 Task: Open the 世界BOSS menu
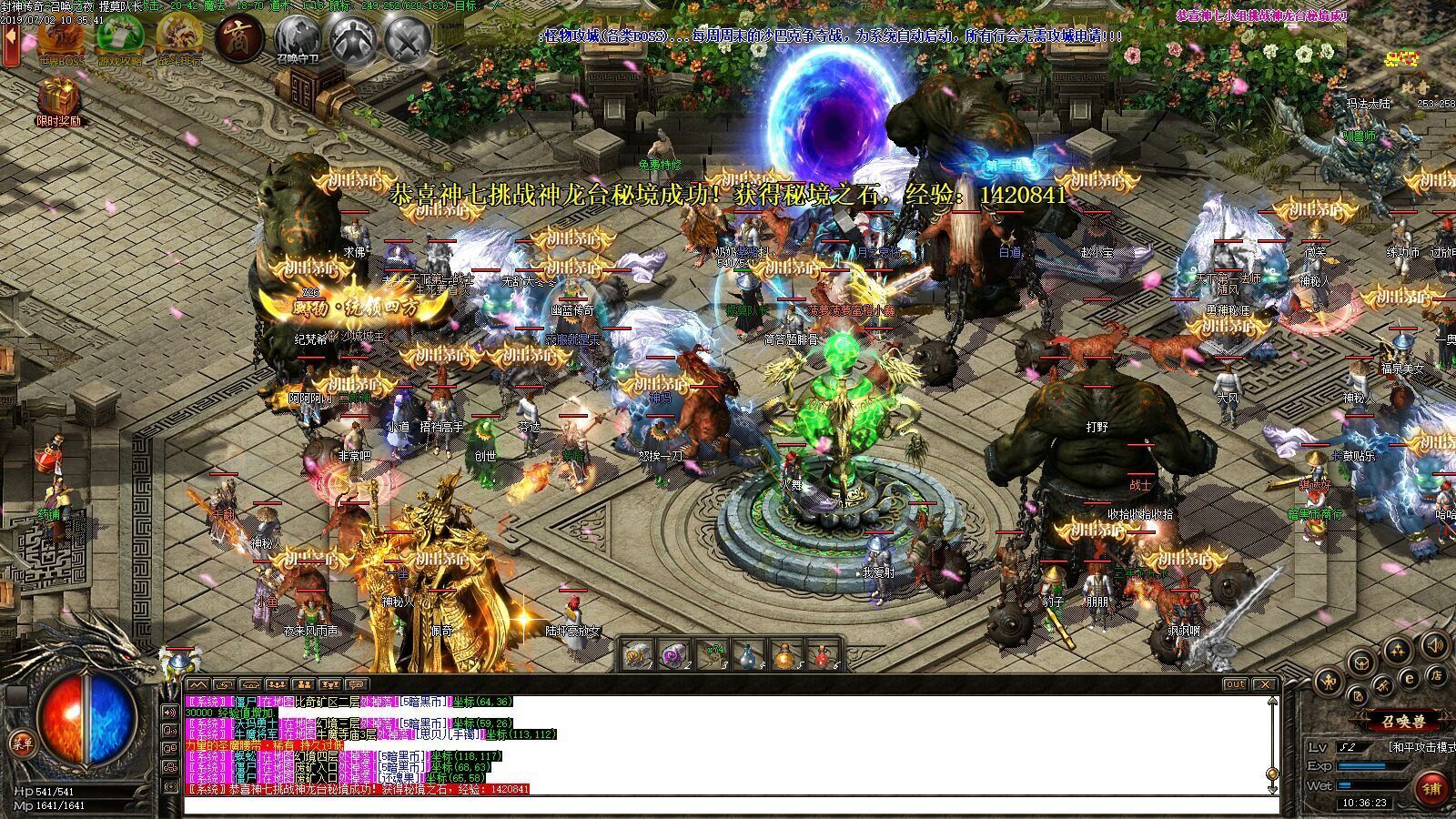pyautogui.click(x=61, y=37)
